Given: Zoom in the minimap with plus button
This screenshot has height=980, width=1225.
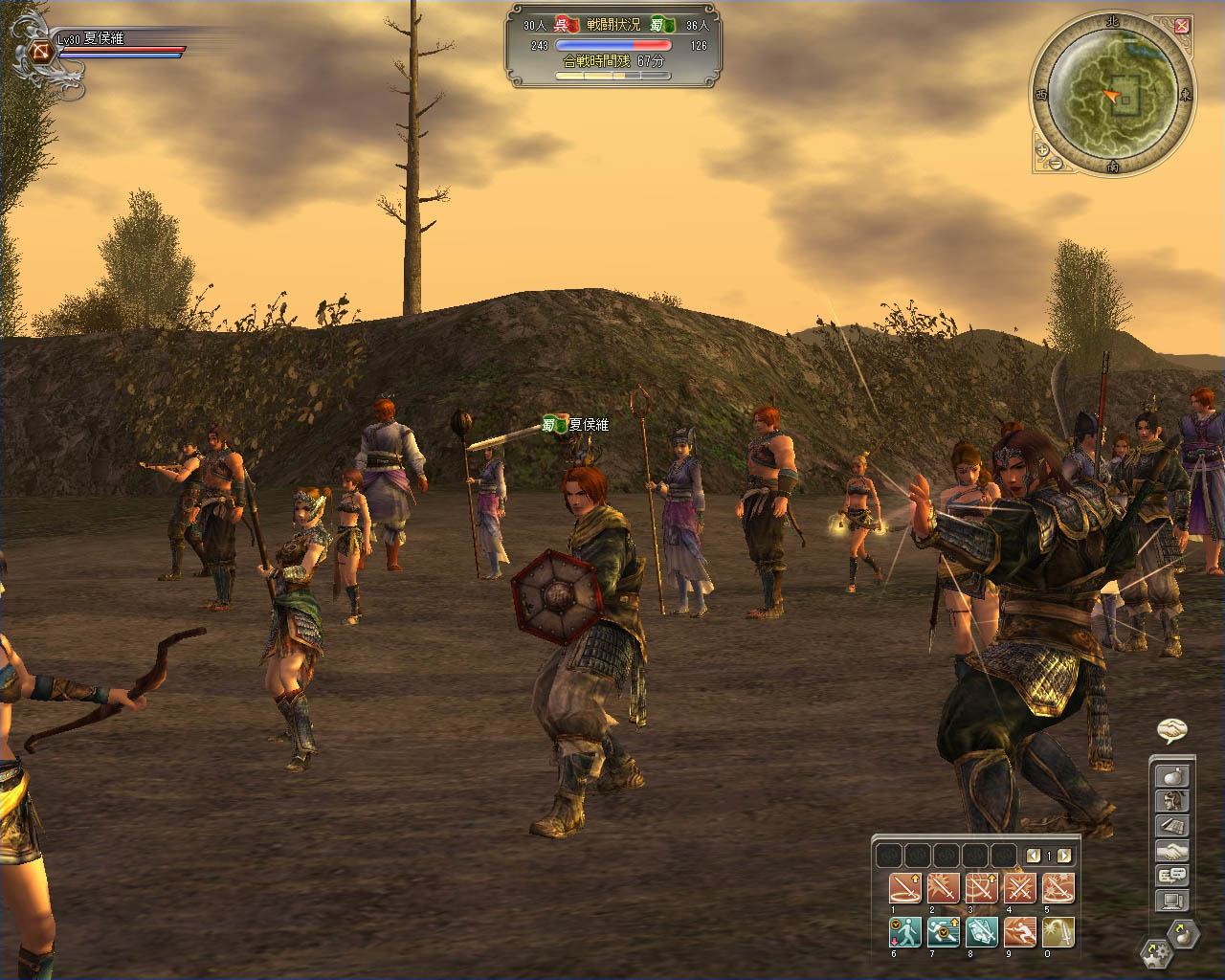Looking at the screenshot, I should coord(1042,149).
